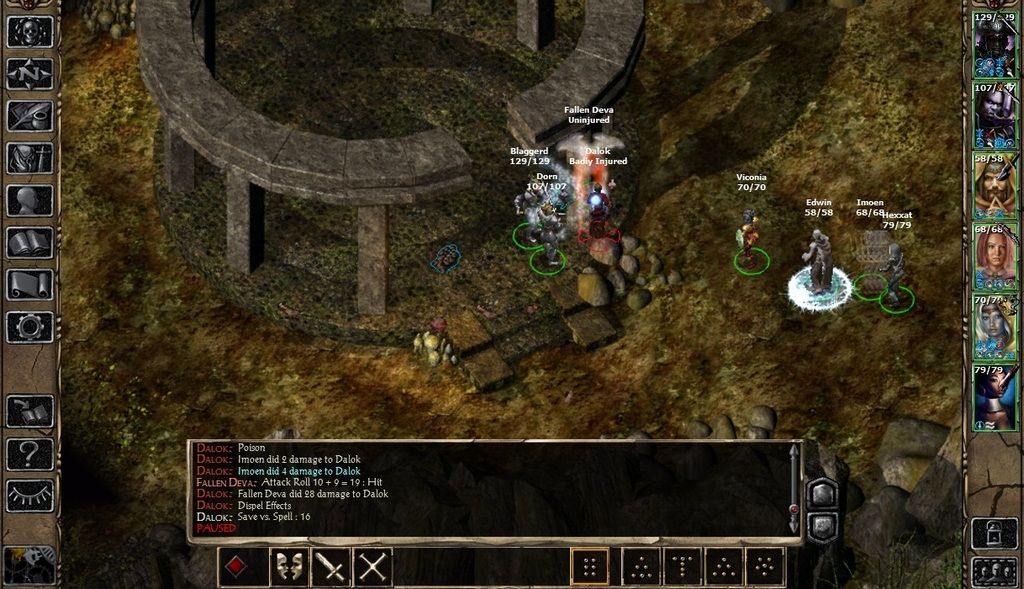Choose the T-shaped party formation
The height and width of the screenshot is (589, 1024).
[682, 567]
